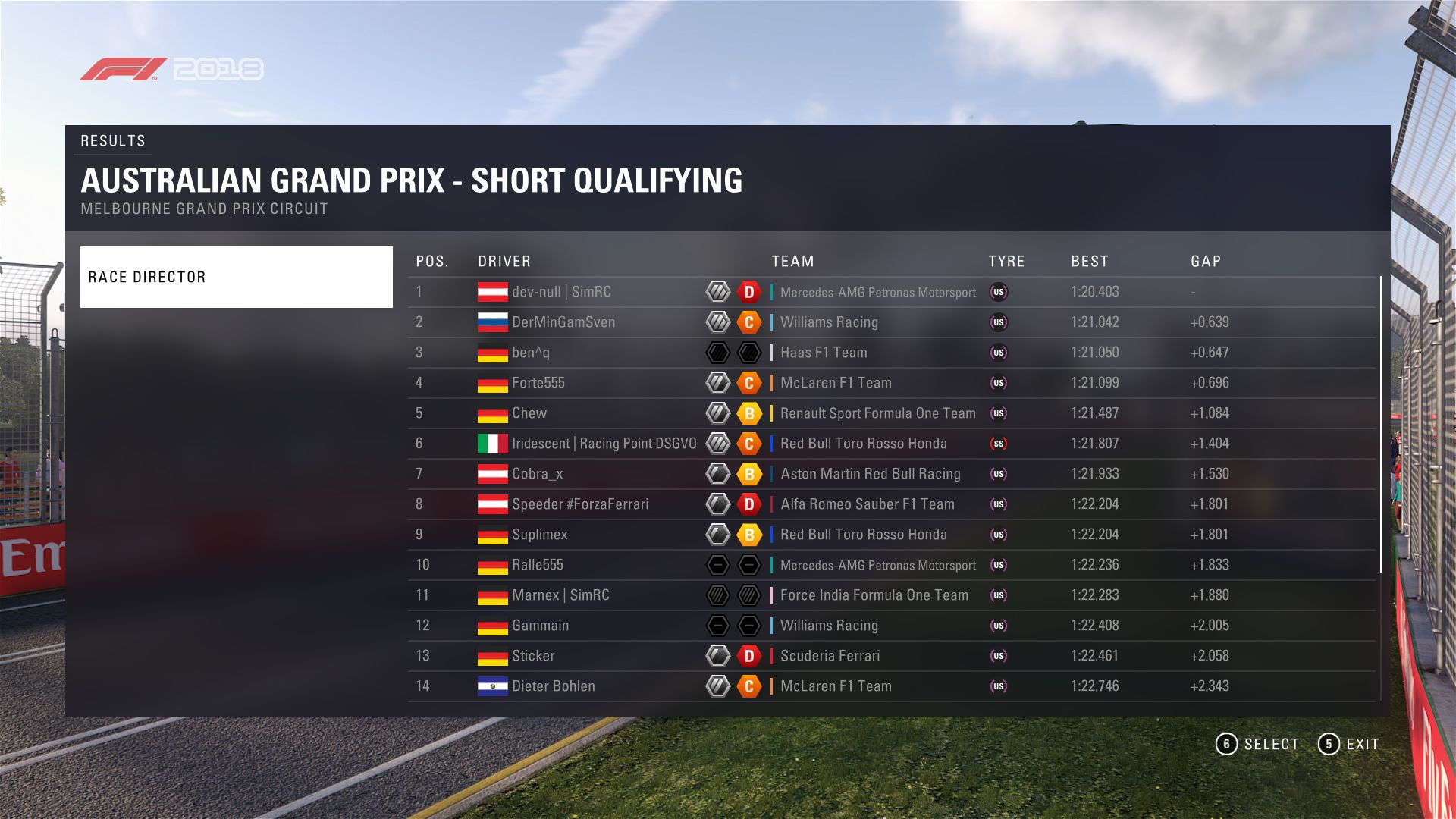Choose Gammain in the results table

(x=540, y=626)
